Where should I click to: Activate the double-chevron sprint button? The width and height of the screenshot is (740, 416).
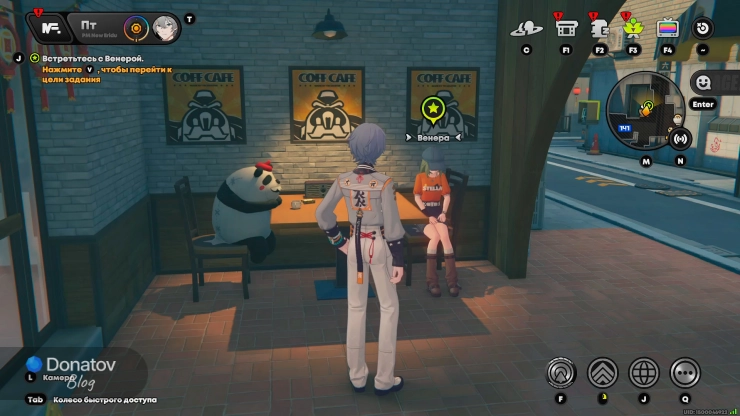(602, 372)
